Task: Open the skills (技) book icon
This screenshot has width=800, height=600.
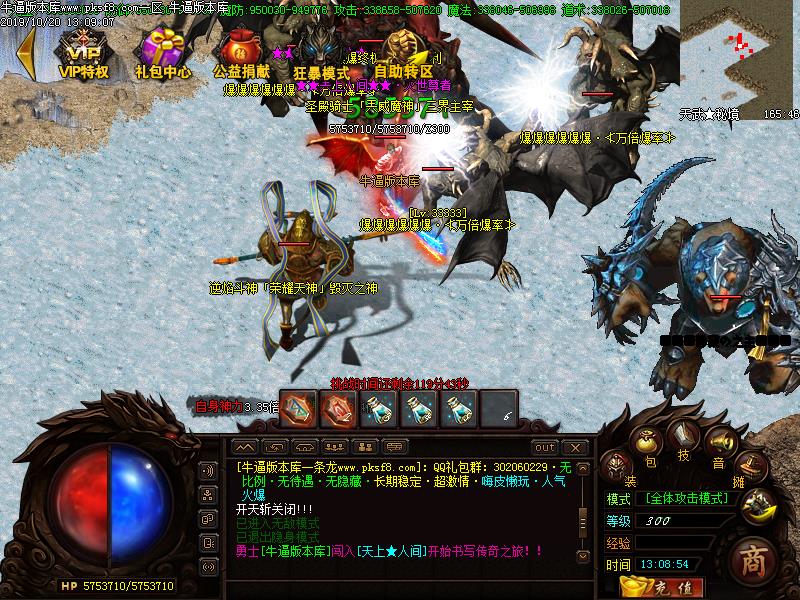Action: pyautogui.click(x=683, y=437)
